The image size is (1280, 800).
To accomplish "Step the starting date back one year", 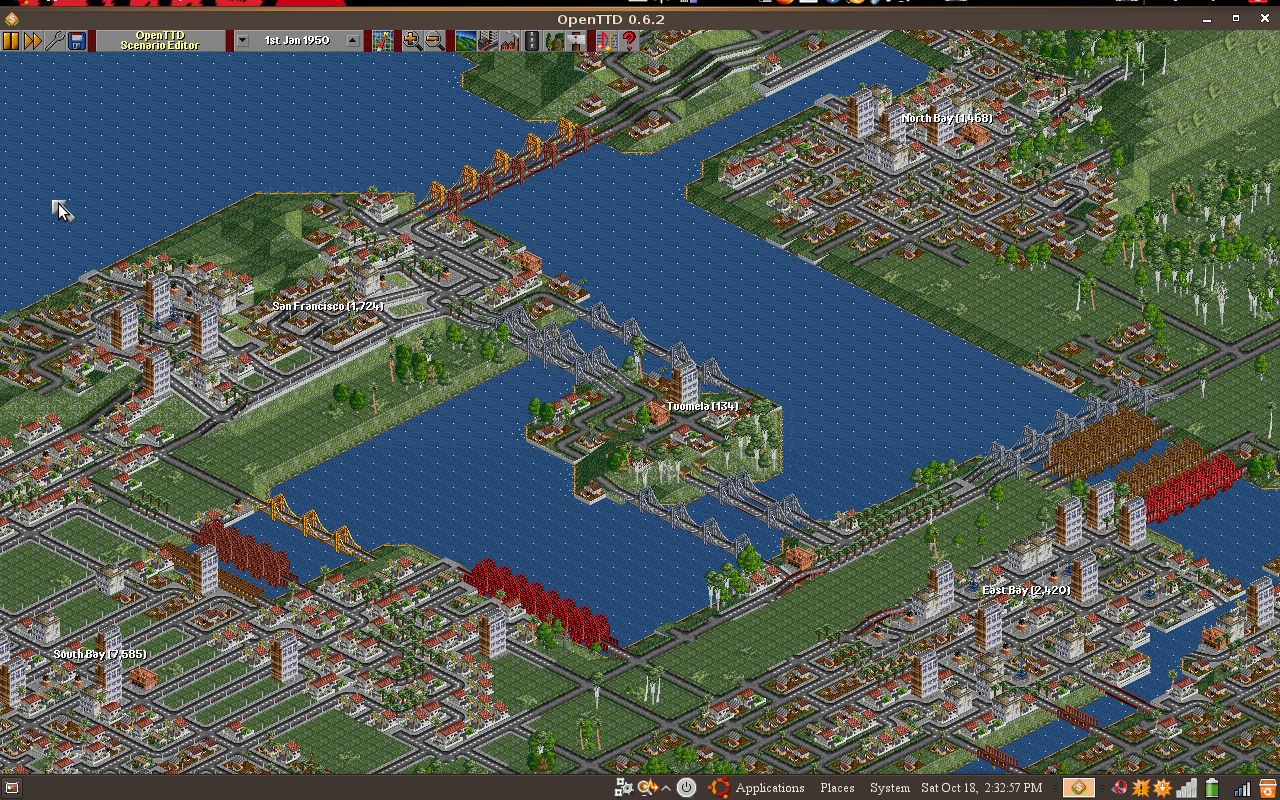I will (x=242, y=40).
